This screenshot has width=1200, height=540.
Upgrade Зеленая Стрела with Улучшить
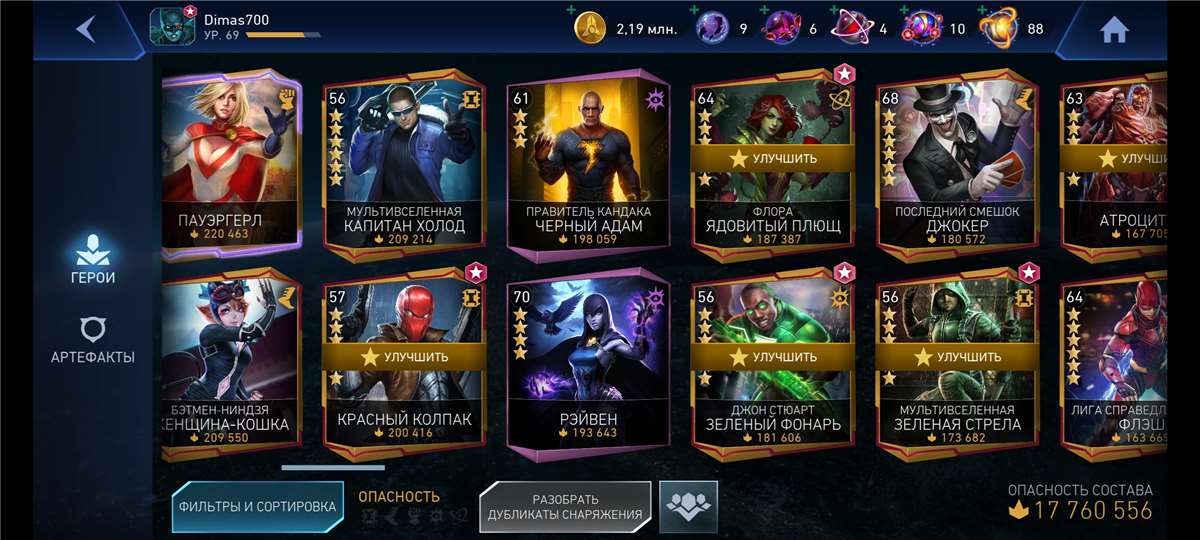957,356
